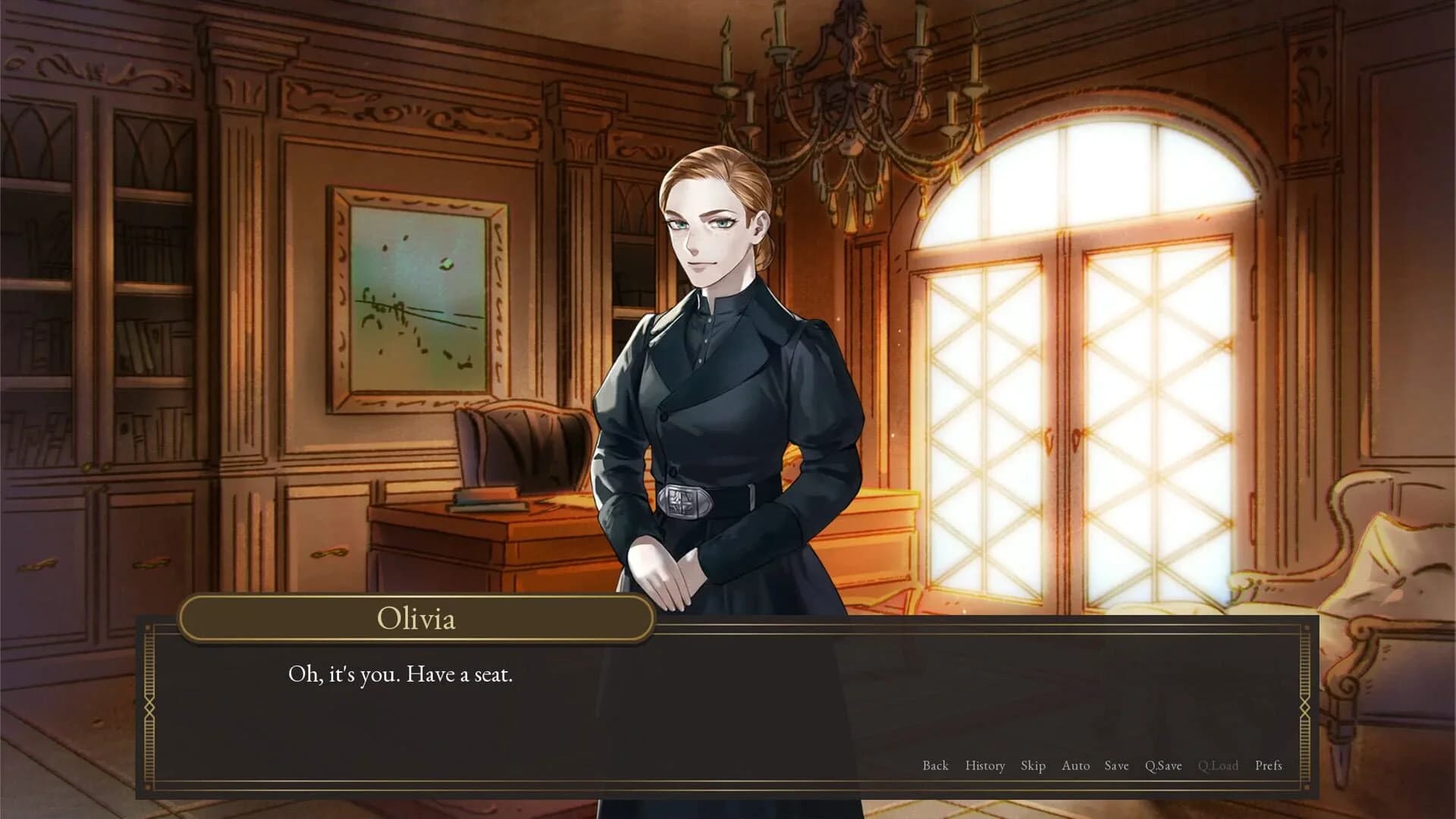
Task: Click the Olivia name plate
Action: click(417, 620)
